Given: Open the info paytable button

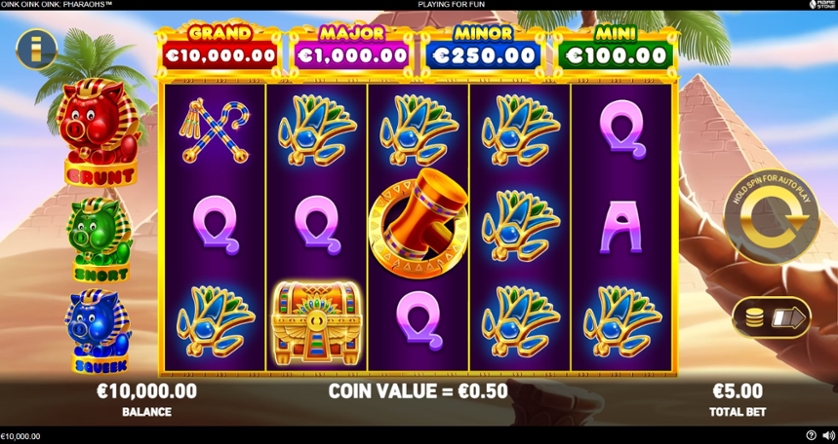Looking at the screenshot, I should pyautogui.click(x=35, y=47).
